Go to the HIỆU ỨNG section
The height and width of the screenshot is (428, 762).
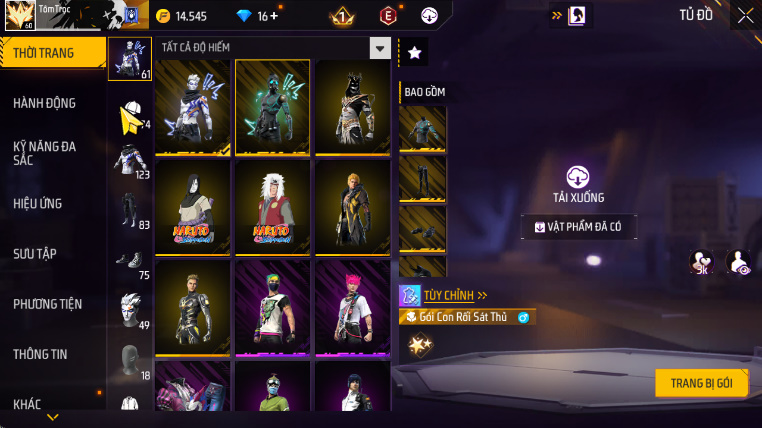[38, 203]
